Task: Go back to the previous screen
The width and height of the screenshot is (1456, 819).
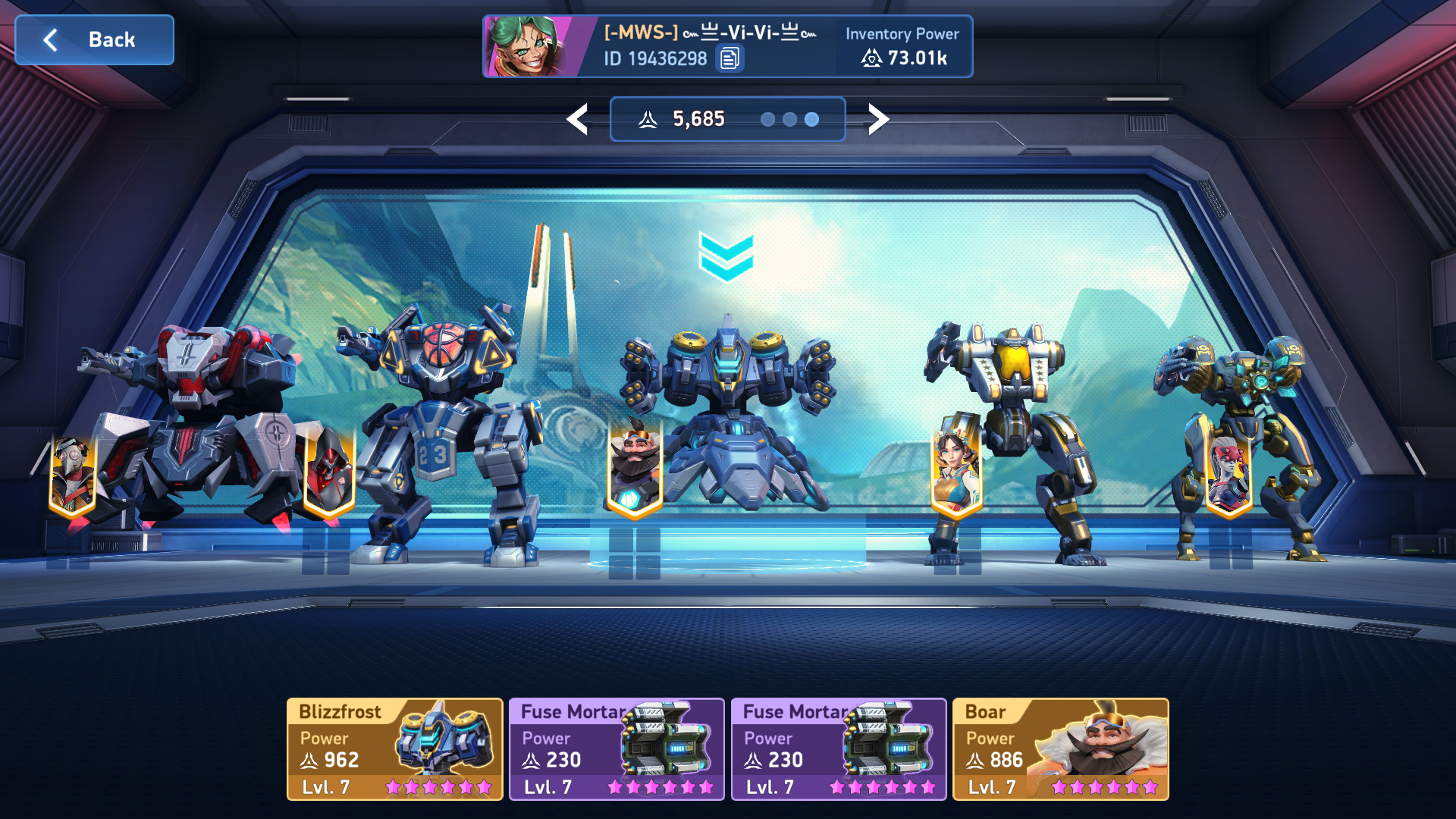Action: [95, 40]
